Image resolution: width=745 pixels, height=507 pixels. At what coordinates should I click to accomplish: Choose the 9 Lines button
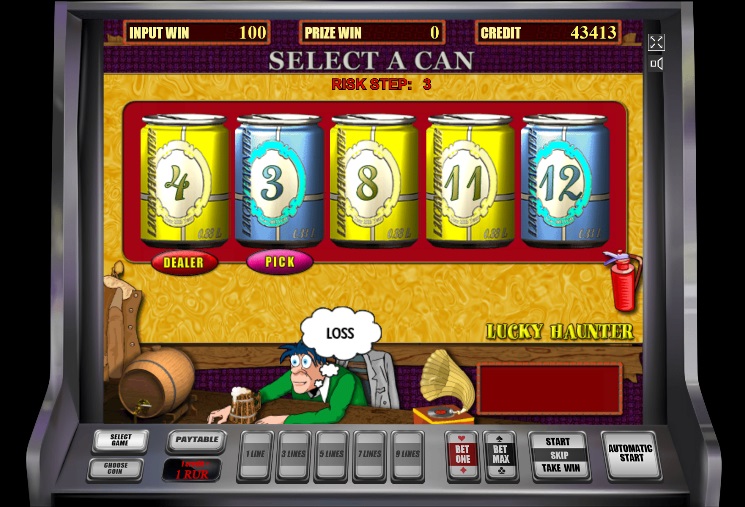(407, 453)
